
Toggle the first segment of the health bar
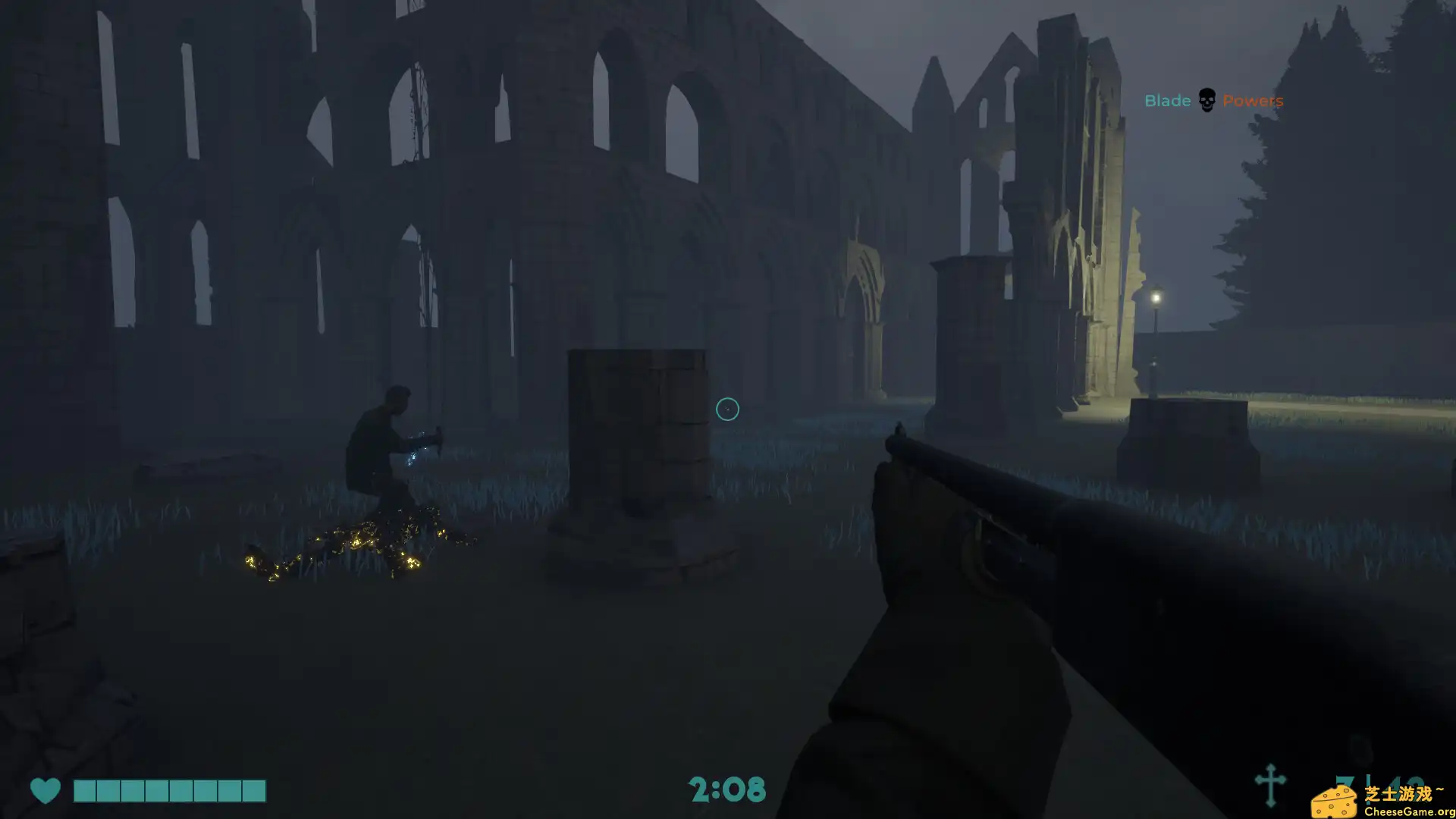click(x=83, y=791)
